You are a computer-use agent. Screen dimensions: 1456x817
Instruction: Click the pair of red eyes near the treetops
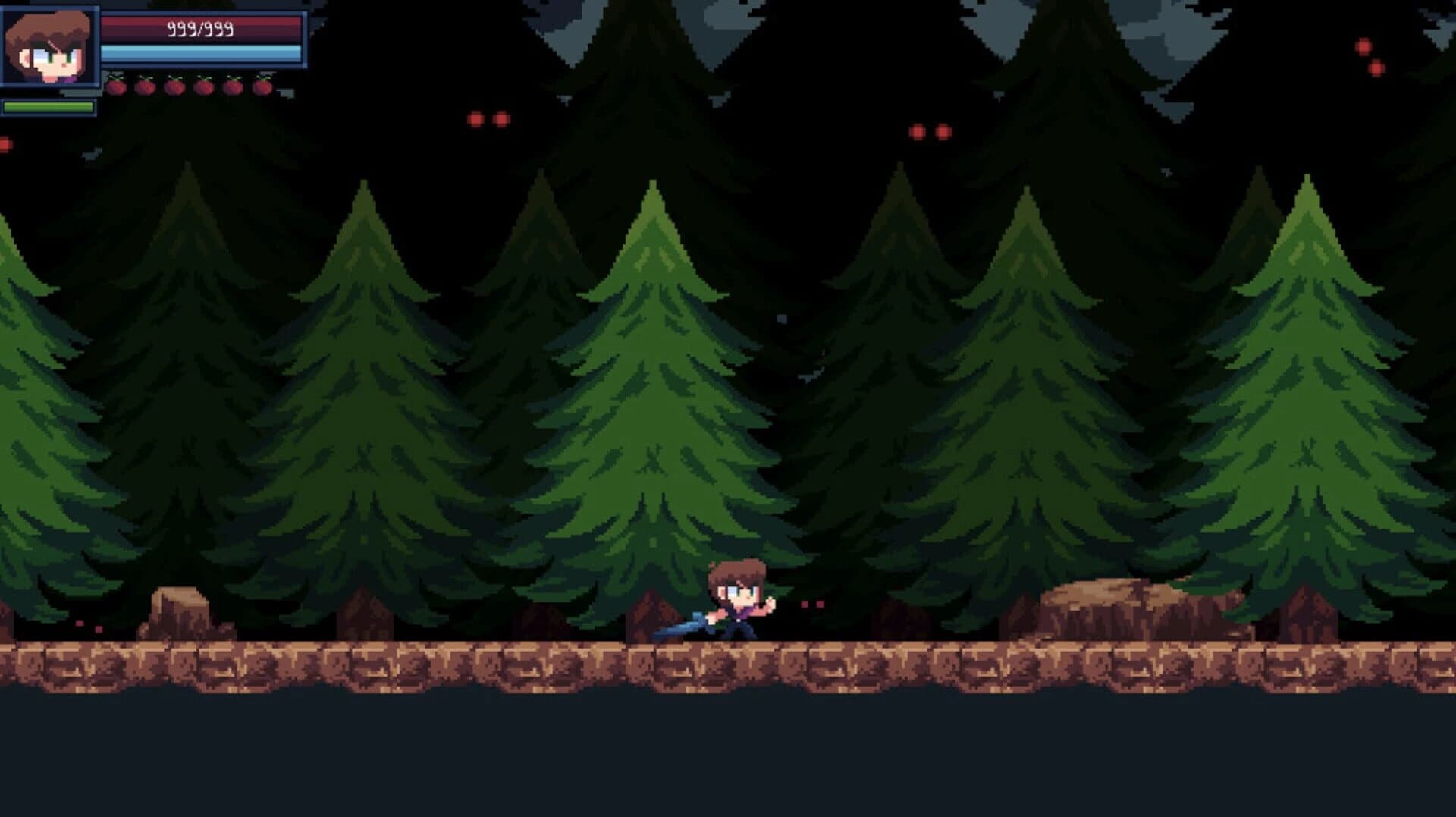click(x=487, y=119)
